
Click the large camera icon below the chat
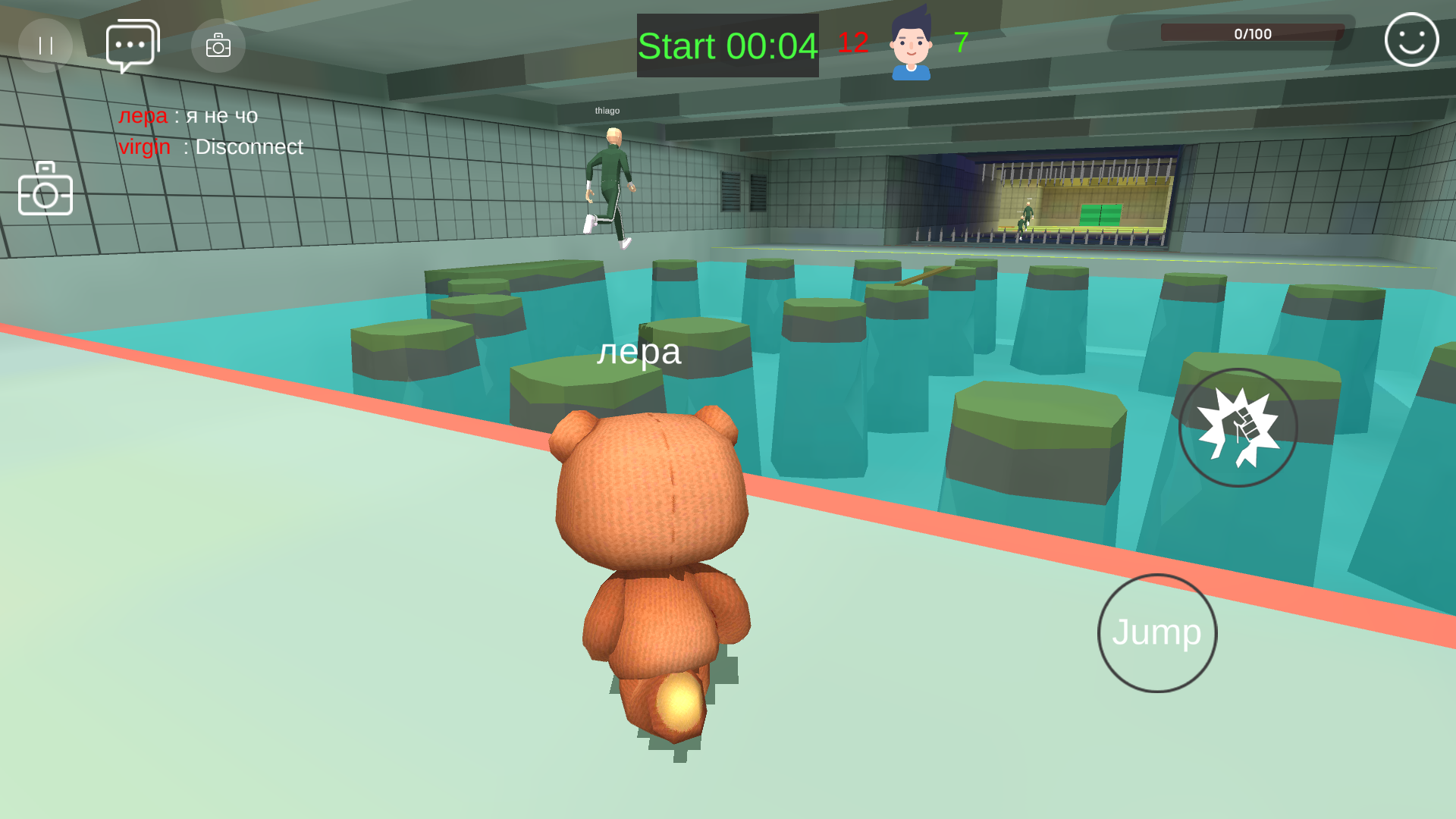tap(45, 190)
